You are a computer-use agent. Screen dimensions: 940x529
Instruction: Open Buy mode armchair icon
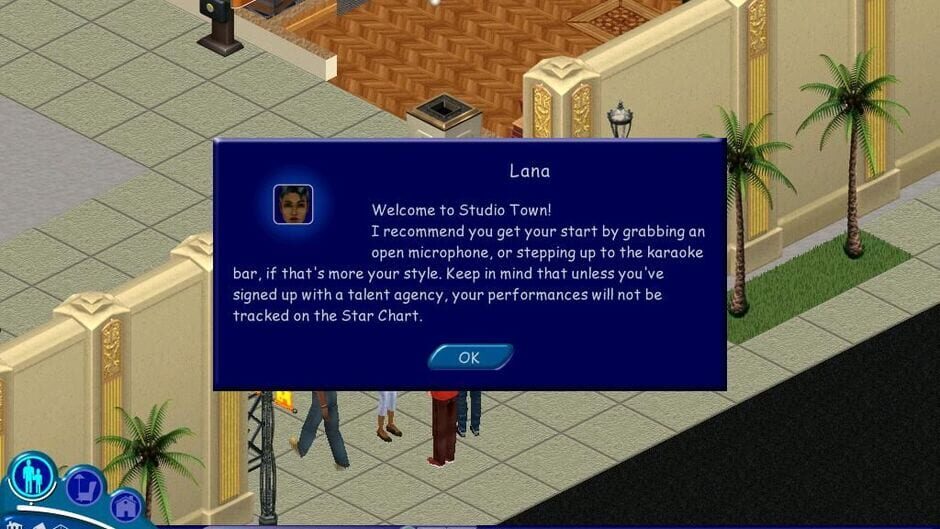click(85, 486)
